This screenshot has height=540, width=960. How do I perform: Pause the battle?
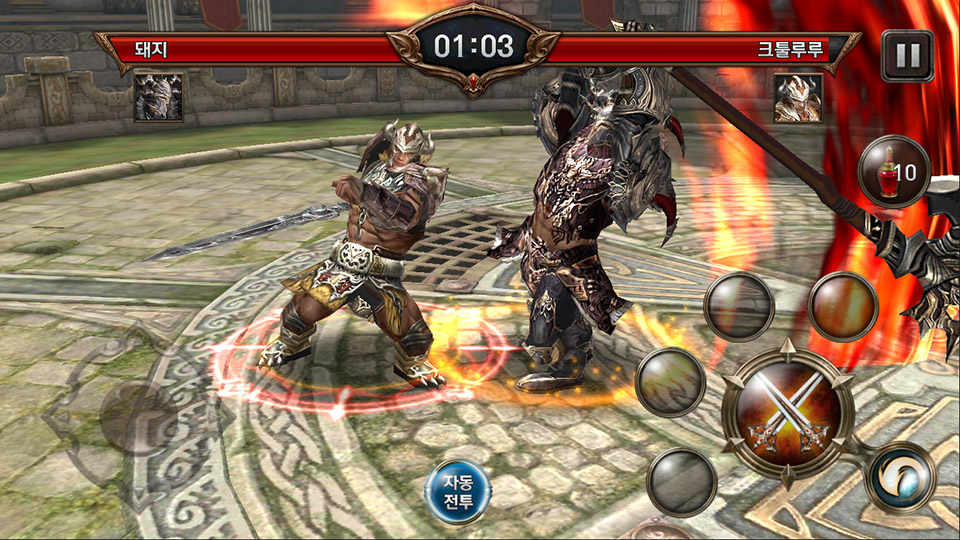click(x=907, y=56)
